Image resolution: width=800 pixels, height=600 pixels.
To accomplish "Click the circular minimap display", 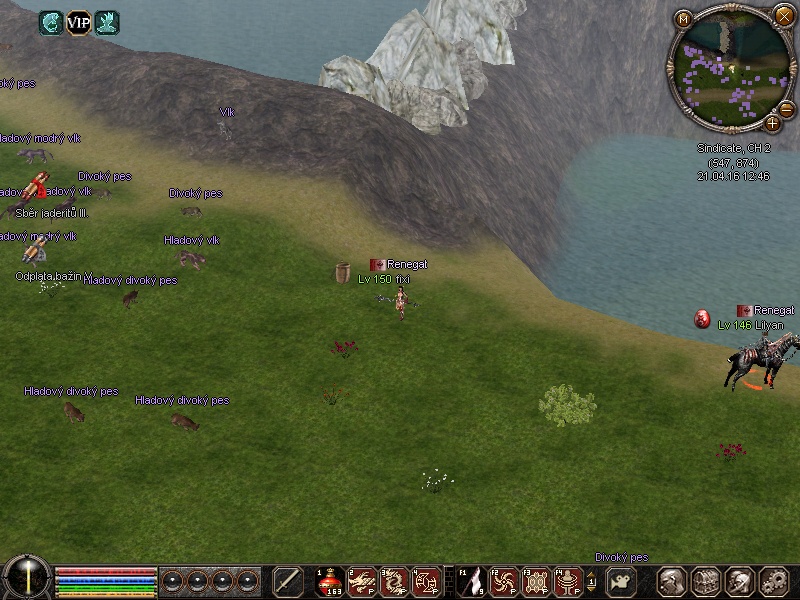I will (x=729, y=68).
